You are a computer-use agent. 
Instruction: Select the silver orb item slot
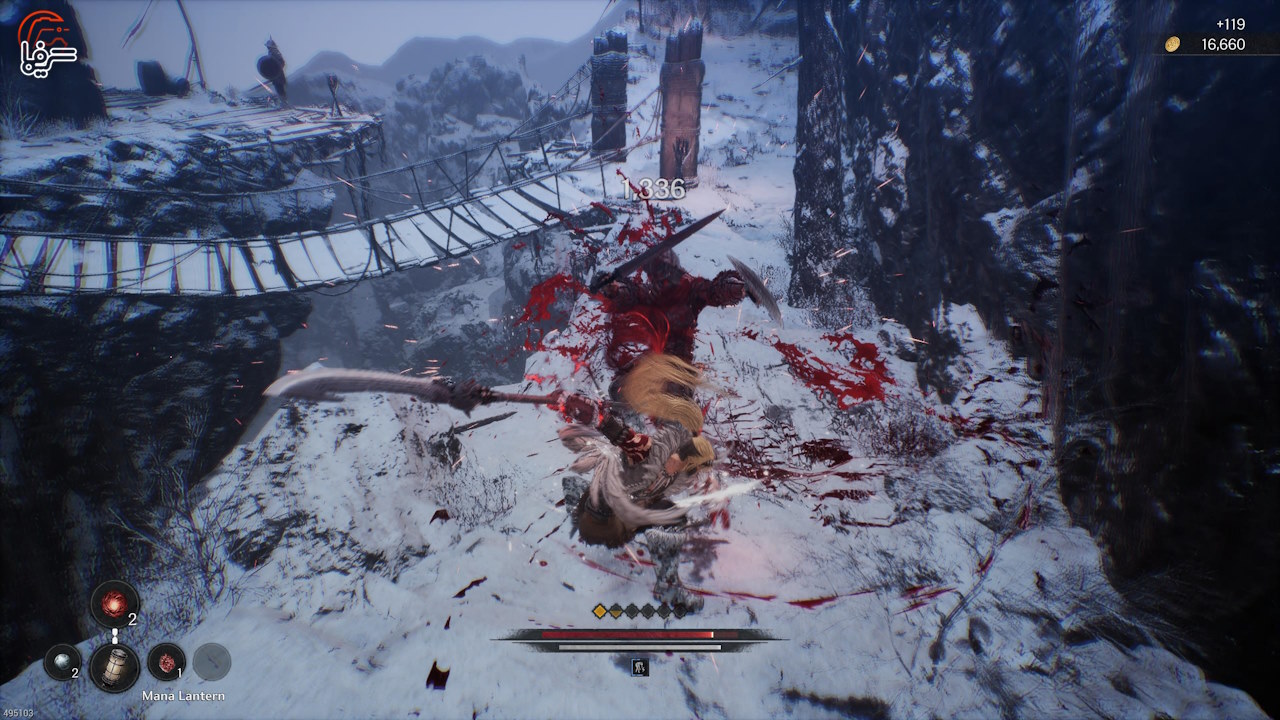61,661
